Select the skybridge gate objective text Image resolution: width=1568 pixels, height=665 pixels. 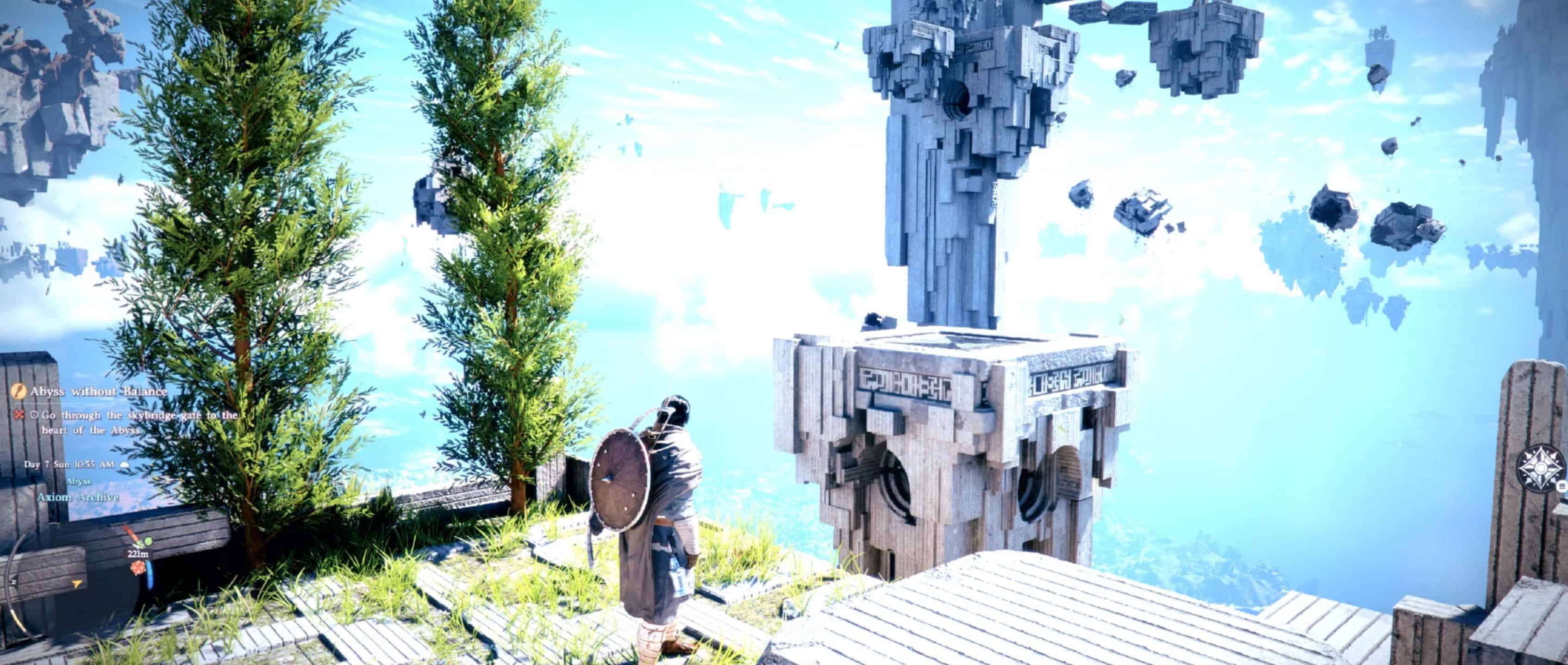139,422
